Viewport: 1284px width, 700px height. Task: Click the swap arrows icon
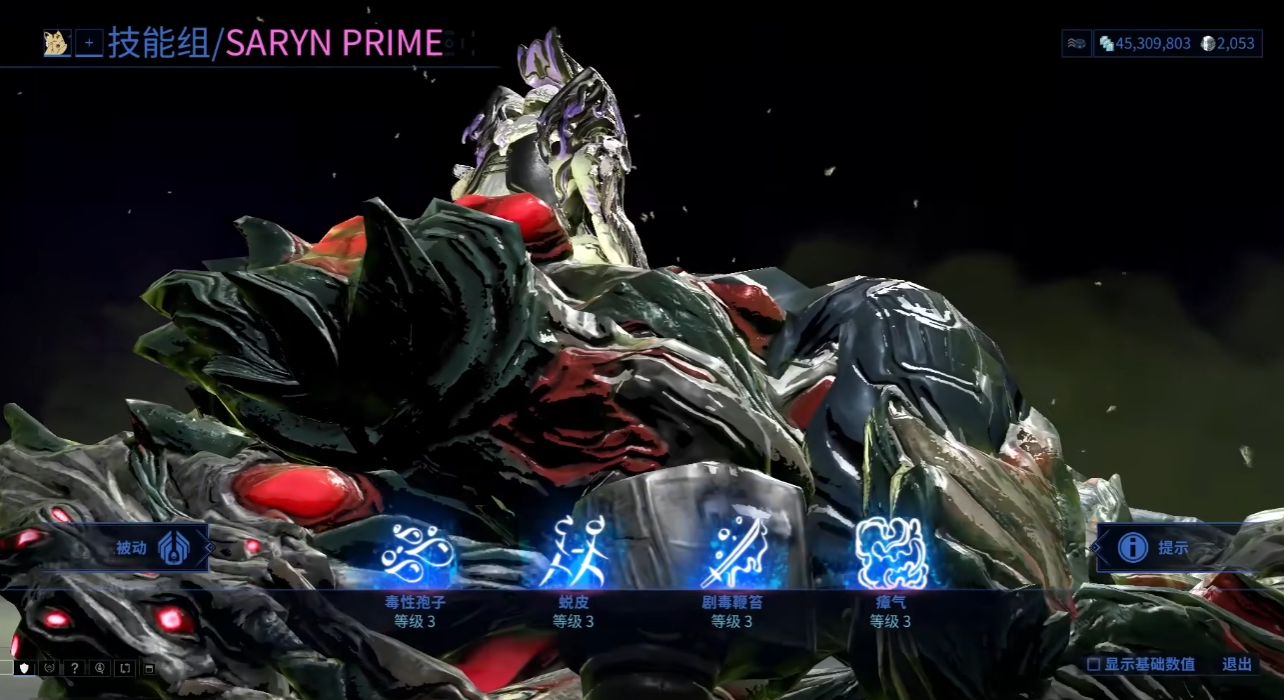pos(124,668)
